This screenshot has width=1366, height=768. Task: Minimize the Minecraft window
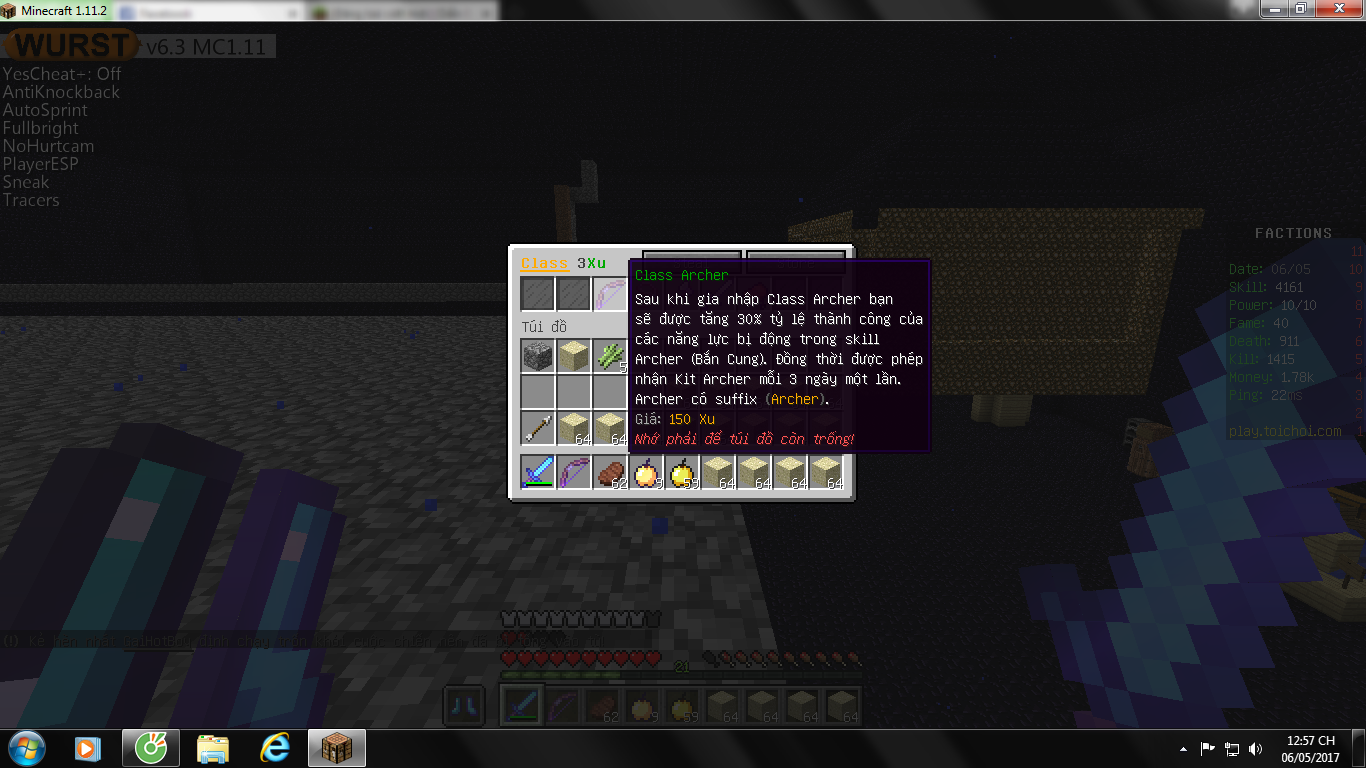coord(1274,9)
